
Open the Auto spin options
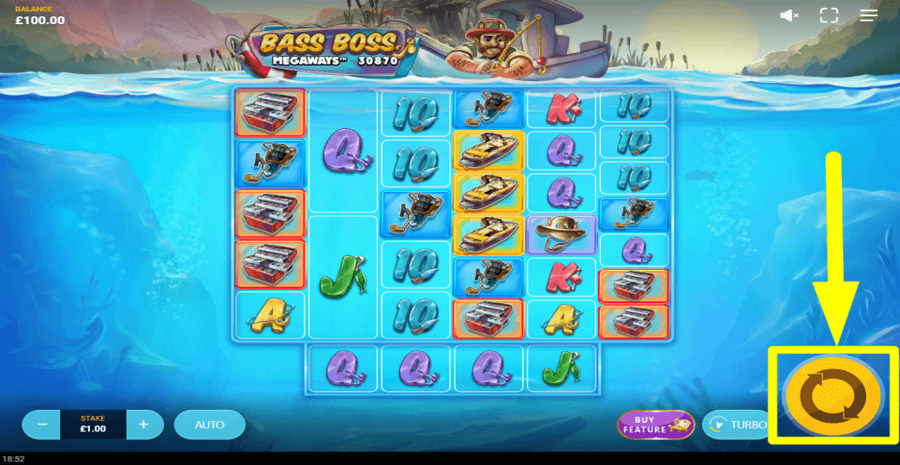click(209, 424)
